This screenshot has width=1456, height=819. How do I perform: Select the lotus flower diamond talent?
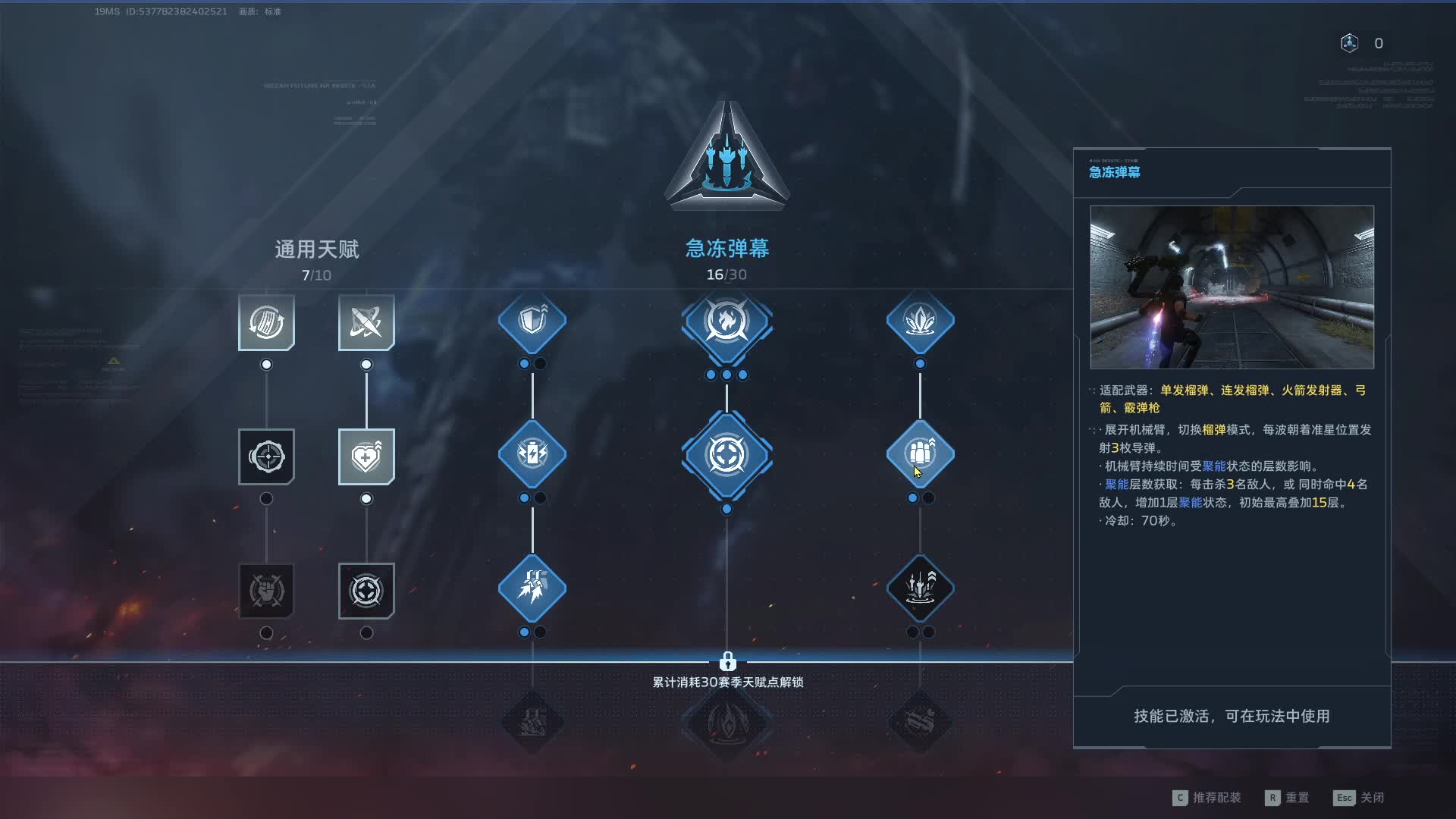(x=920, y=321)
